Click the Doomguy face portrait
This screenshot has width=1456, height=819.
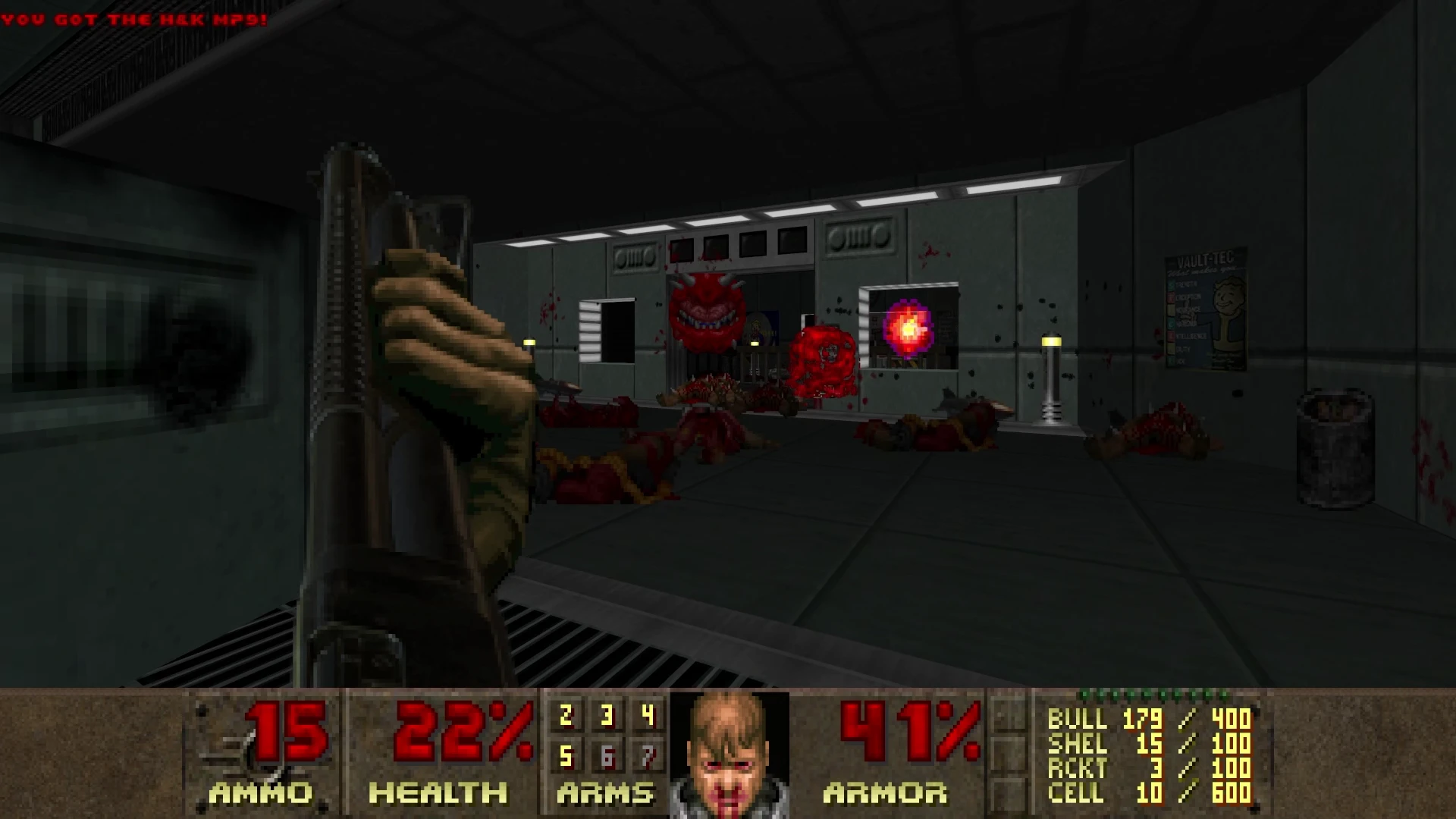click(730, 755)
